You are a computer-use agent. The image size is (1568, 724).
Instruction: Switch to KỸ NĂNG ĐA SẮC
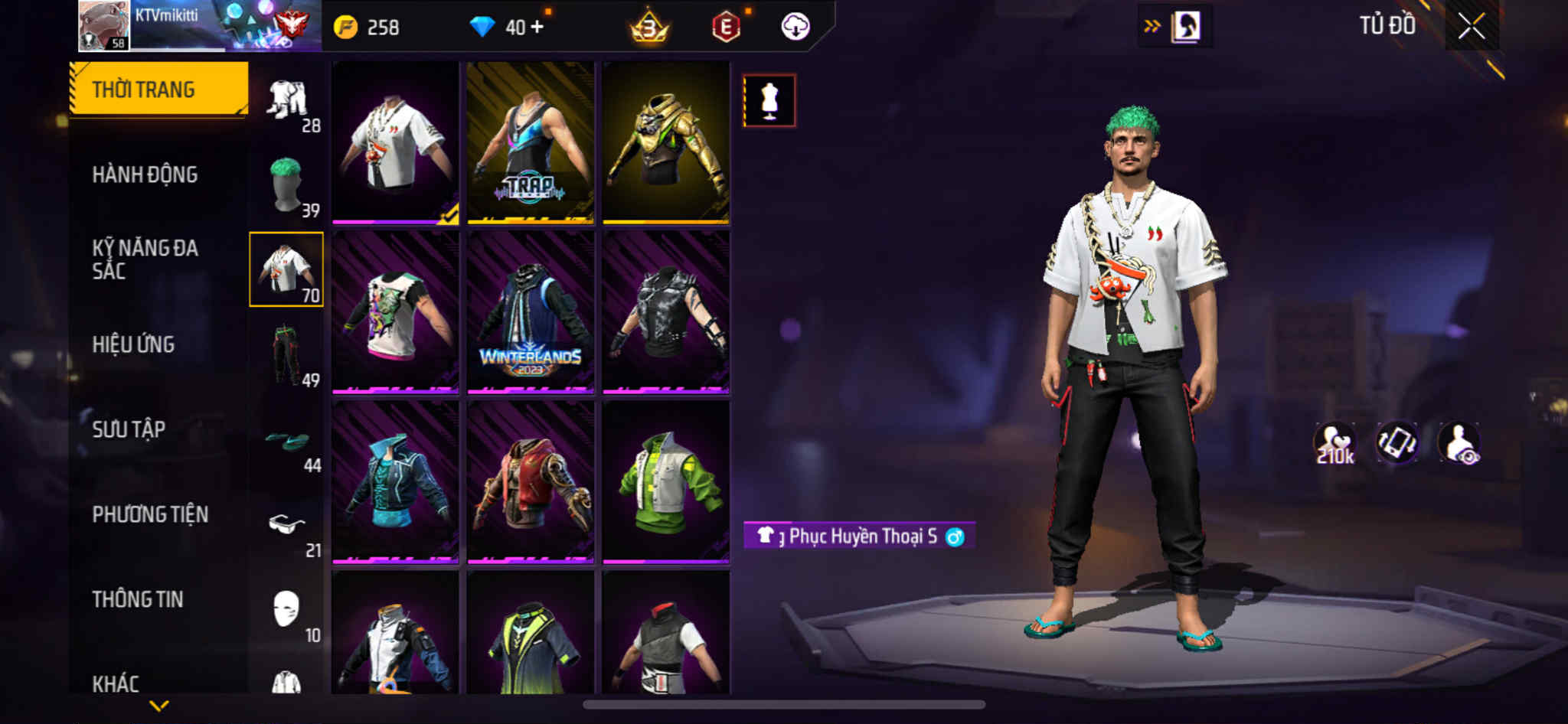click(x=145, y=259)
